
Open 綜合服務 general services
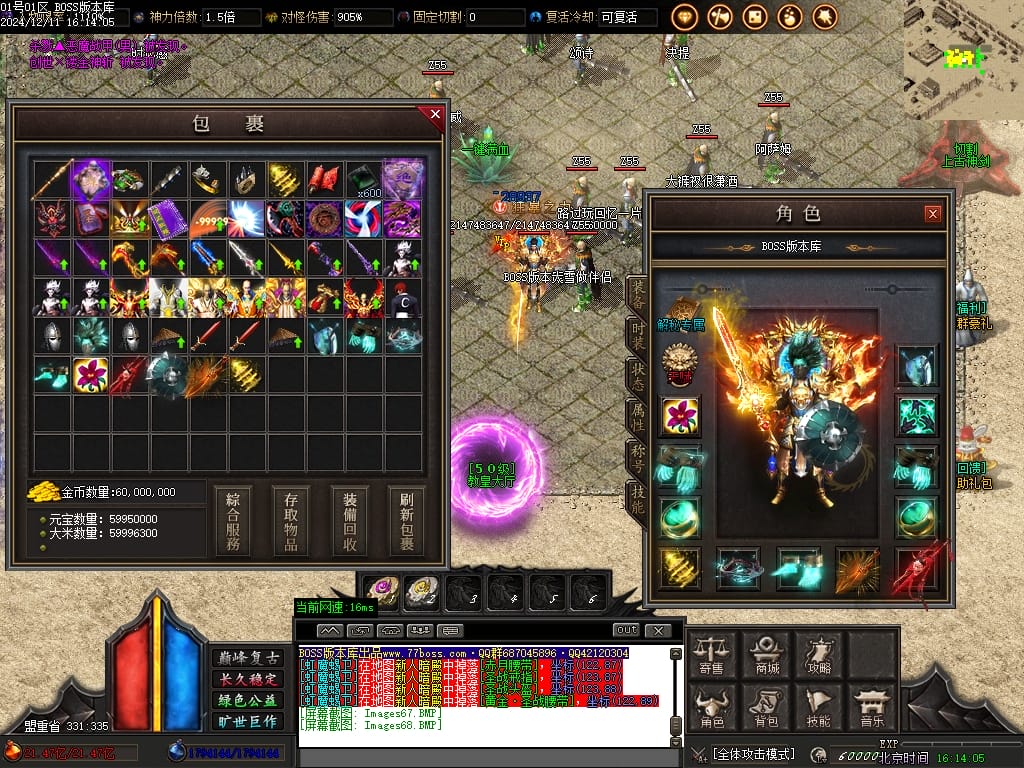(x=232, y=521)
